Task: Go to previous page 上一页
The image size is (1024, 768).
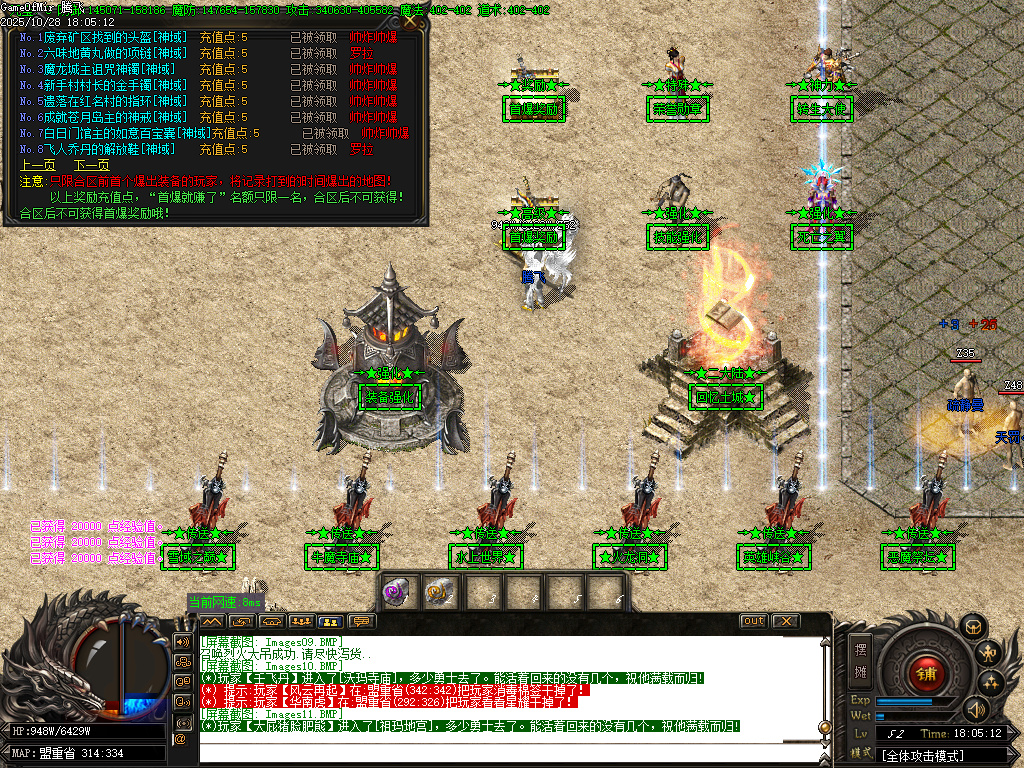Action: pyautogui.click(x=37, y=165)
